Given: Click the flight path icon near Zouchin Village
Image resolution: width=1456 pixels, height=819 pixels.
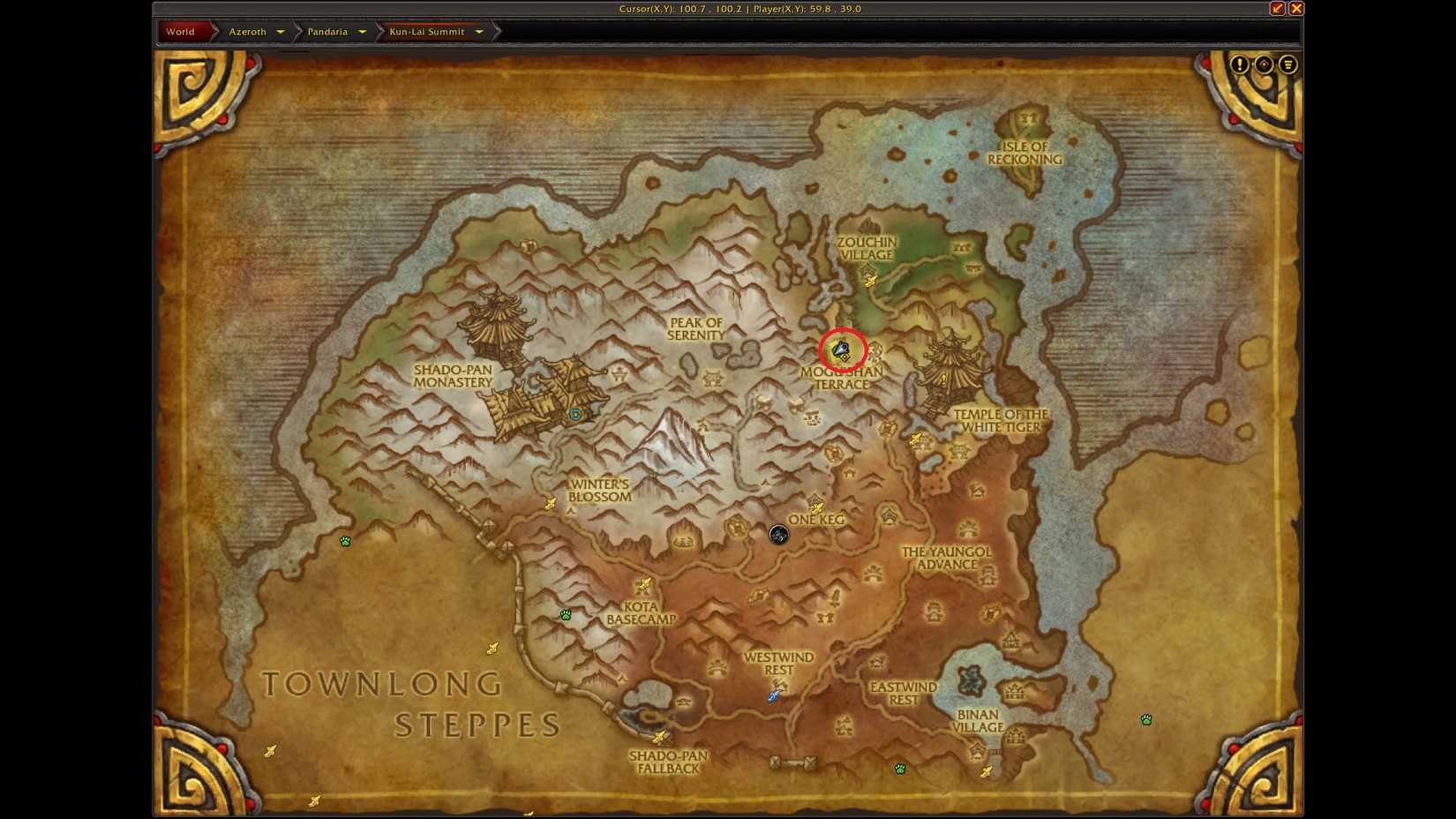Looking at the screenshot, I should point(871,280).
